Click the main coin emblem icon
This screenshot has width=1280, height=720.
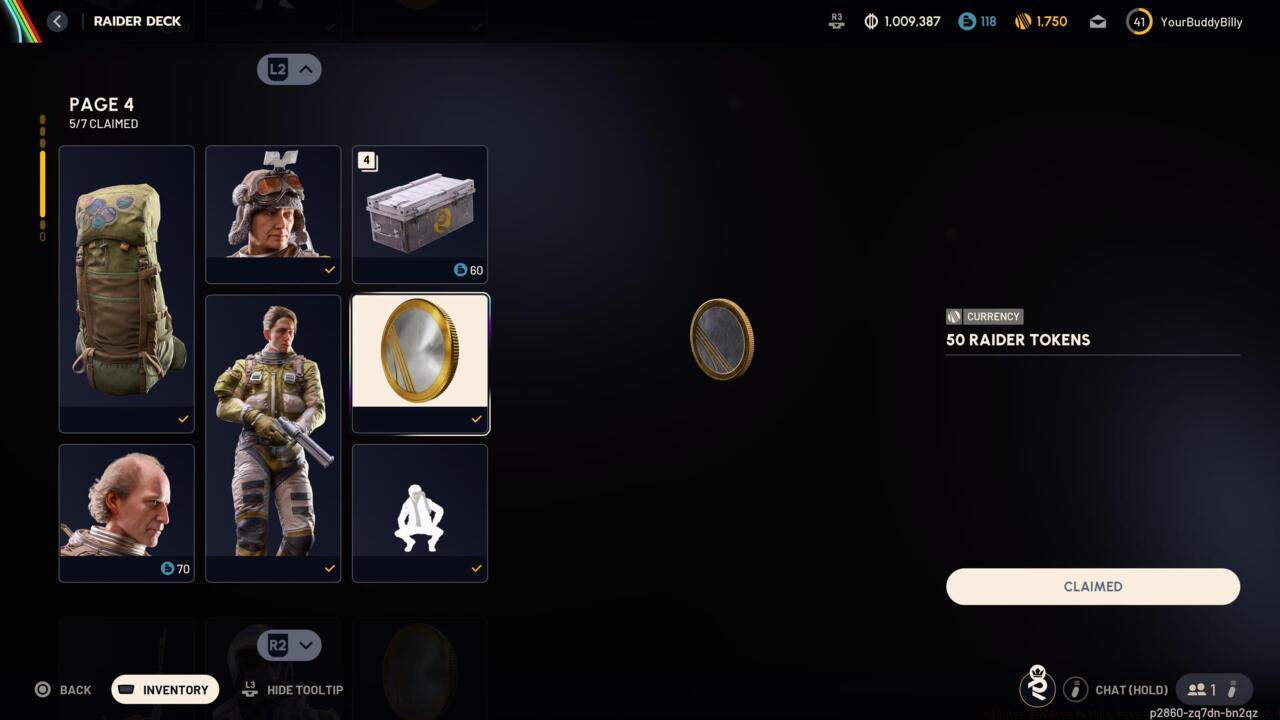click(722, 338)
